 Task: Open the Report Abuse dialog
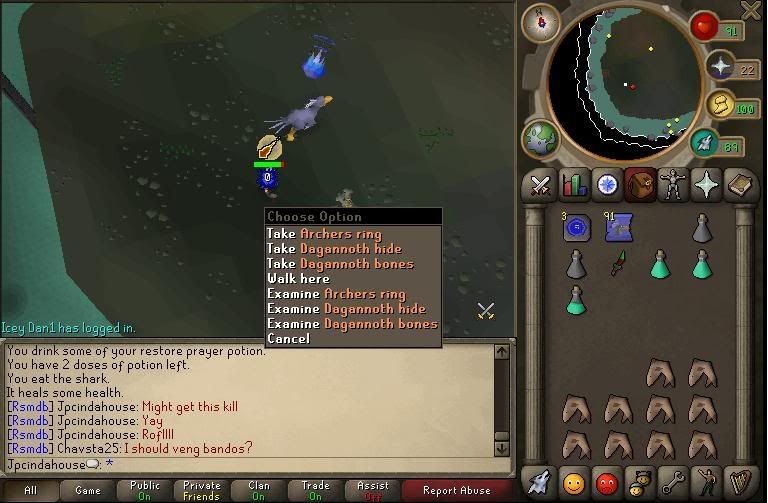(457, 491)
